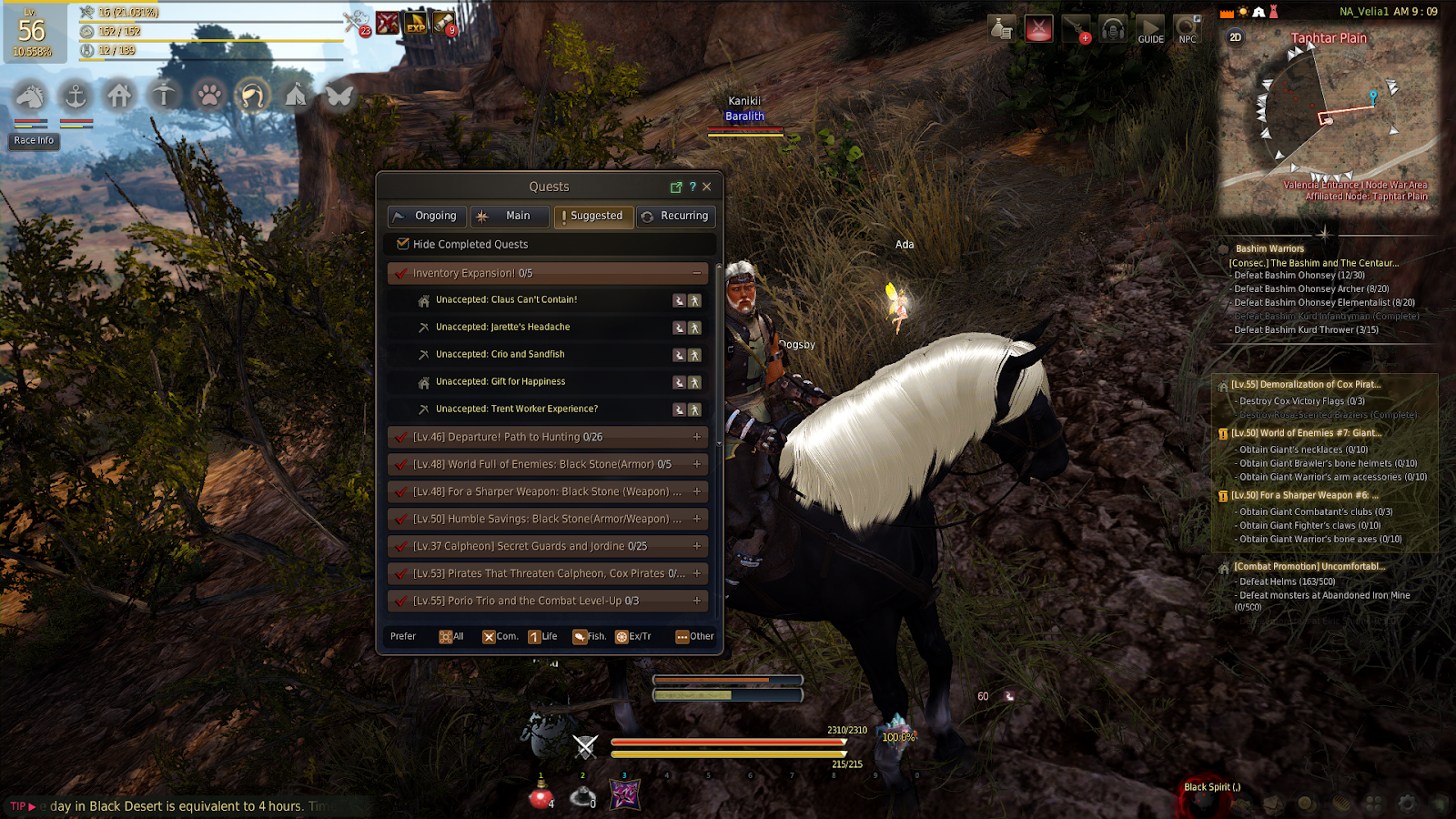The height and width of the screenshot is (819, 1456).
Task: Enable the Com. combat preference filter
Action: tap(500, 637)
